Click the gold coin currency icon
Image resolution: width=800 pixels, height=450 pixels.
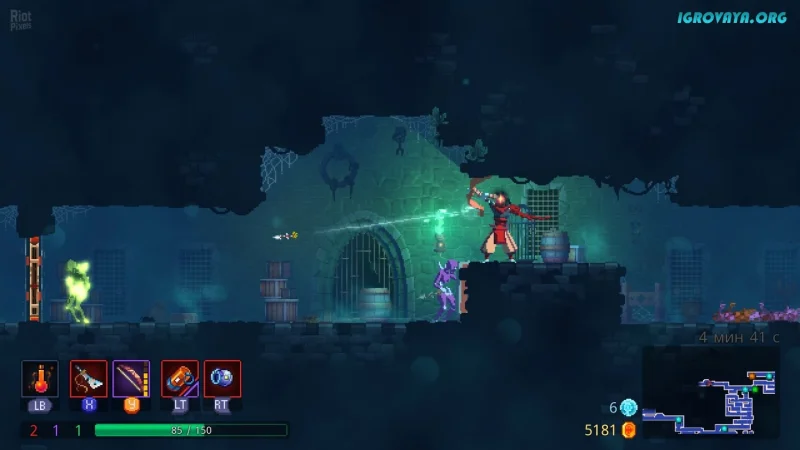pos(628,430)
